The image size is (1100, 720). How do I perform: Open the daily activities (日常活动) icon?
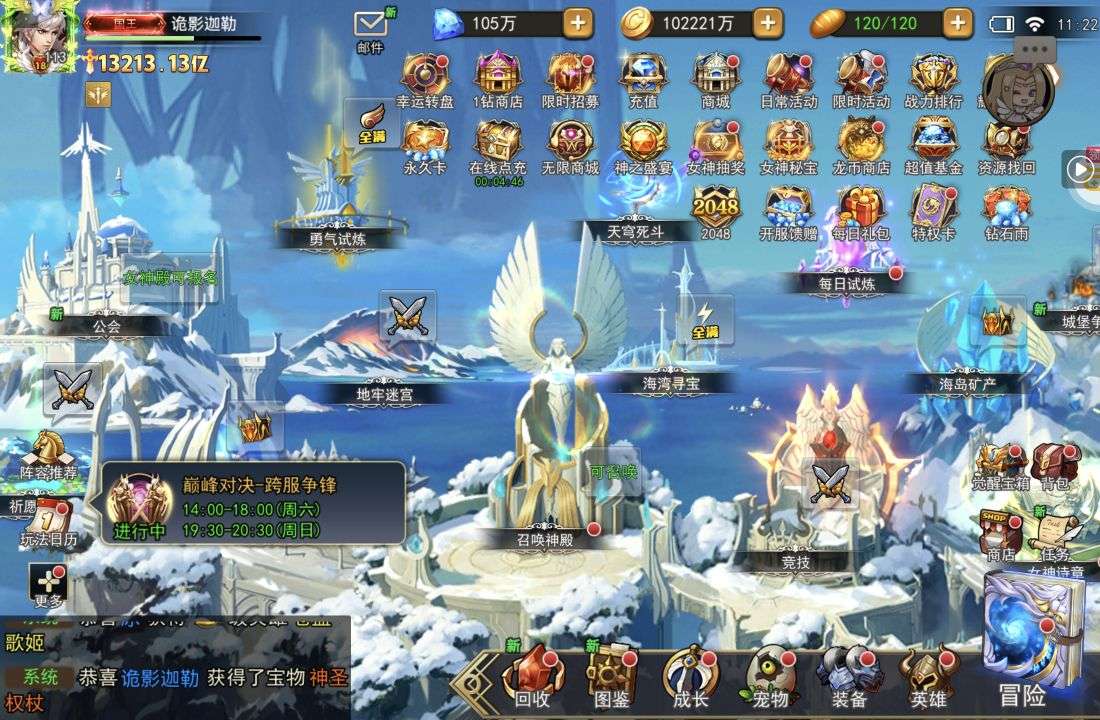(788, 78)
